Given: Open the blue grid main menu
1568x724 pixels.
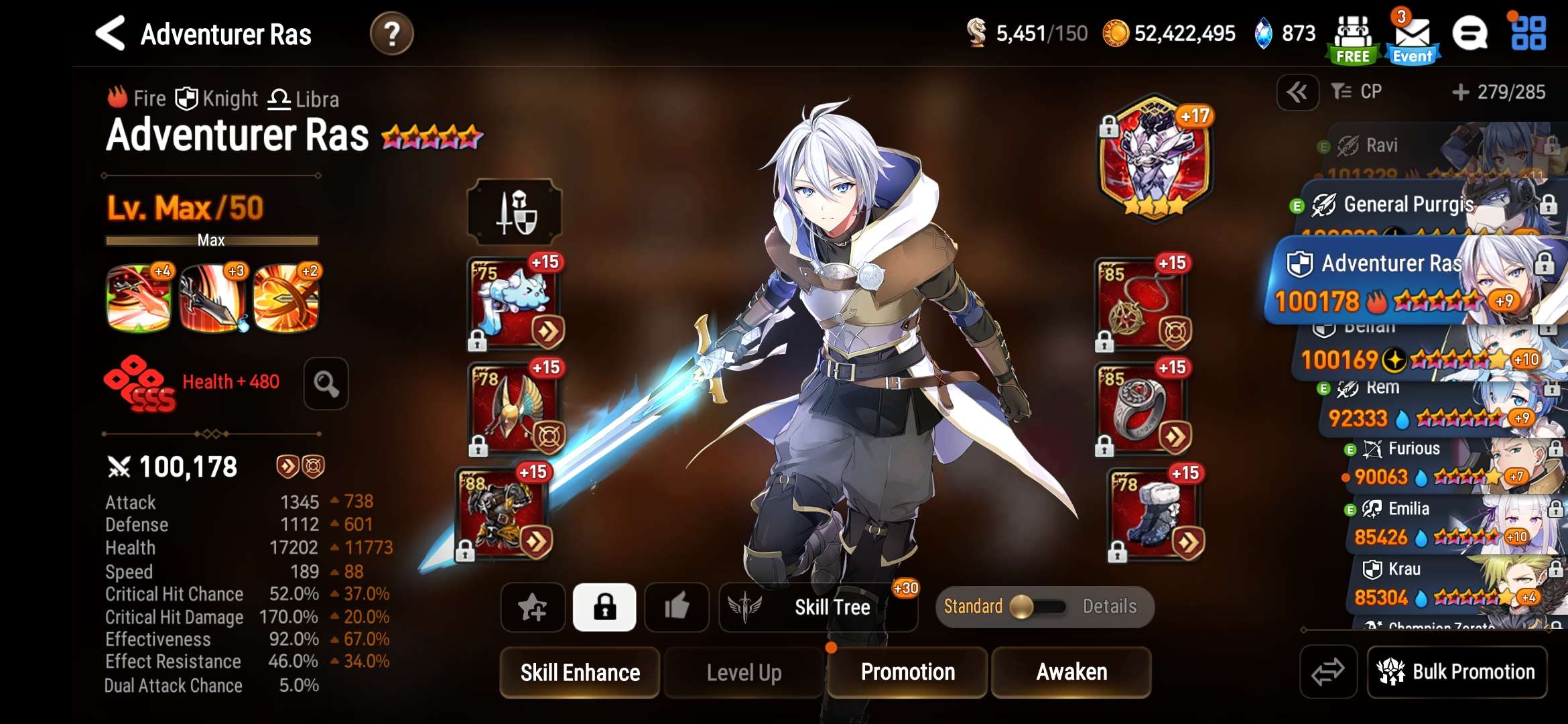Looking at the screenshot, I should point(1528,34).
